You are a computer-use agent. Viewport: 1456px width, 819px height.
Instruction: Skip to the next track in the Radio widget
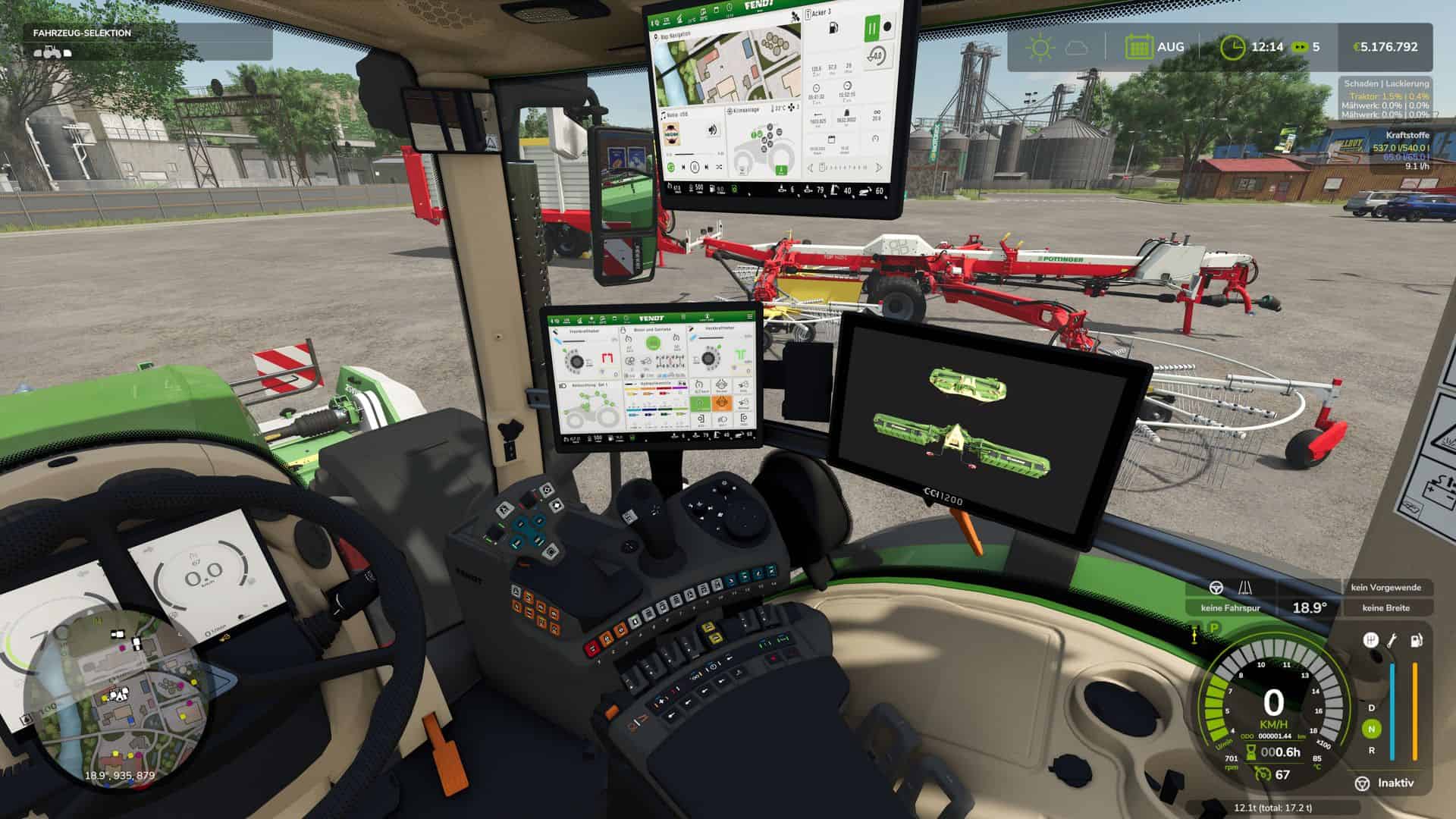[x=706, y=167]
